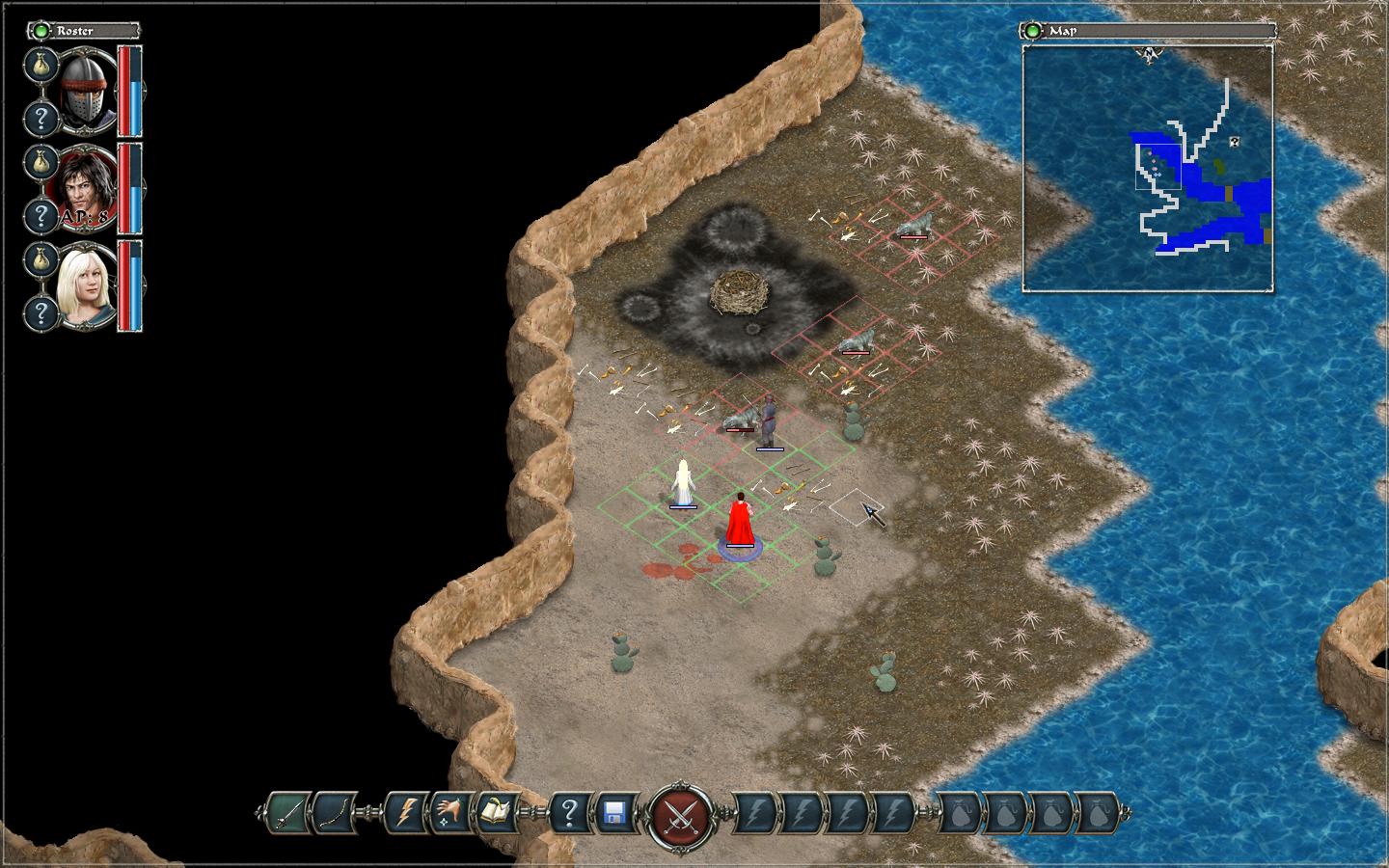1389x868 pixels.
Task: Show the blonde woman's character info
Action: [x=41, y=312]
